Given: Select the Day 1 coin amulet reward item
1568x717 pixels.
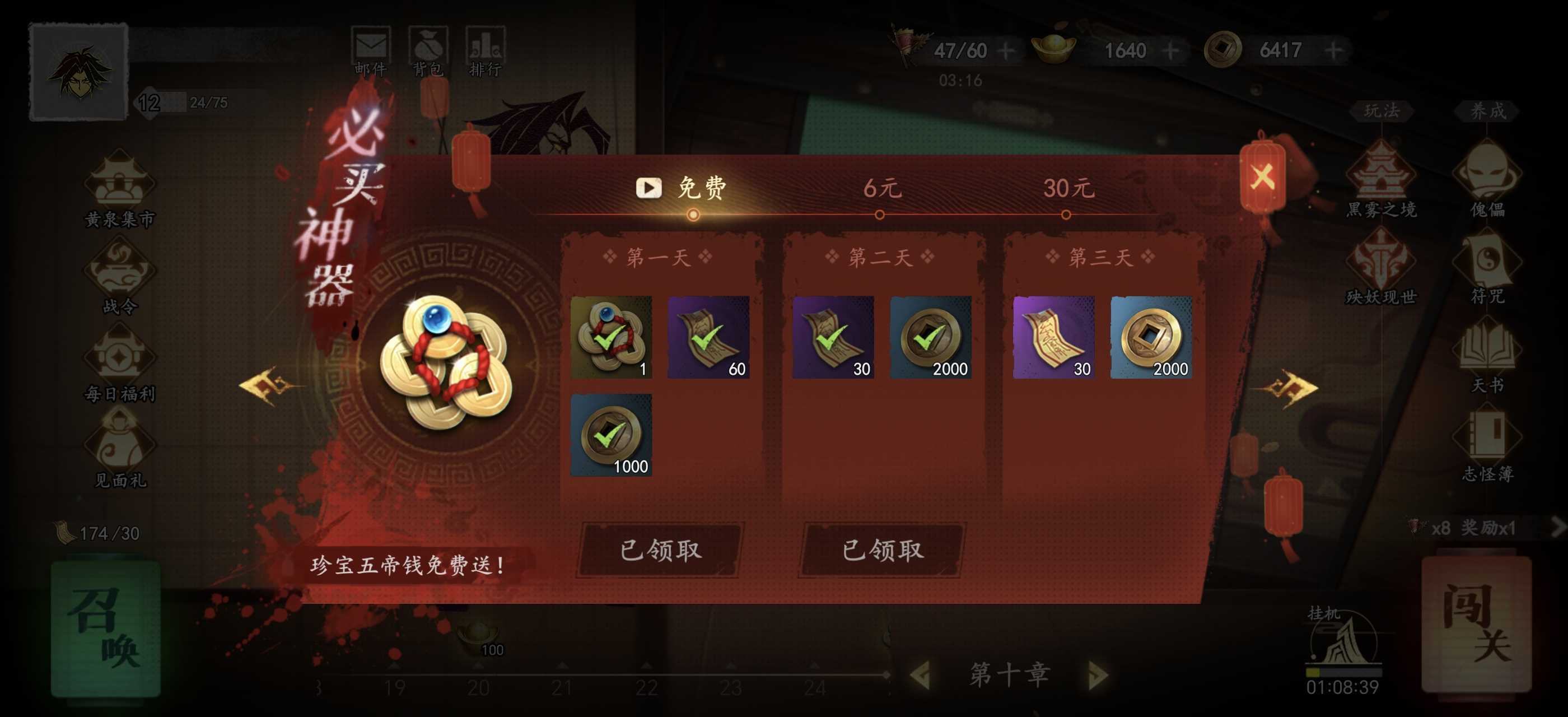Looking at the screenshot, I should coord(611,338).
